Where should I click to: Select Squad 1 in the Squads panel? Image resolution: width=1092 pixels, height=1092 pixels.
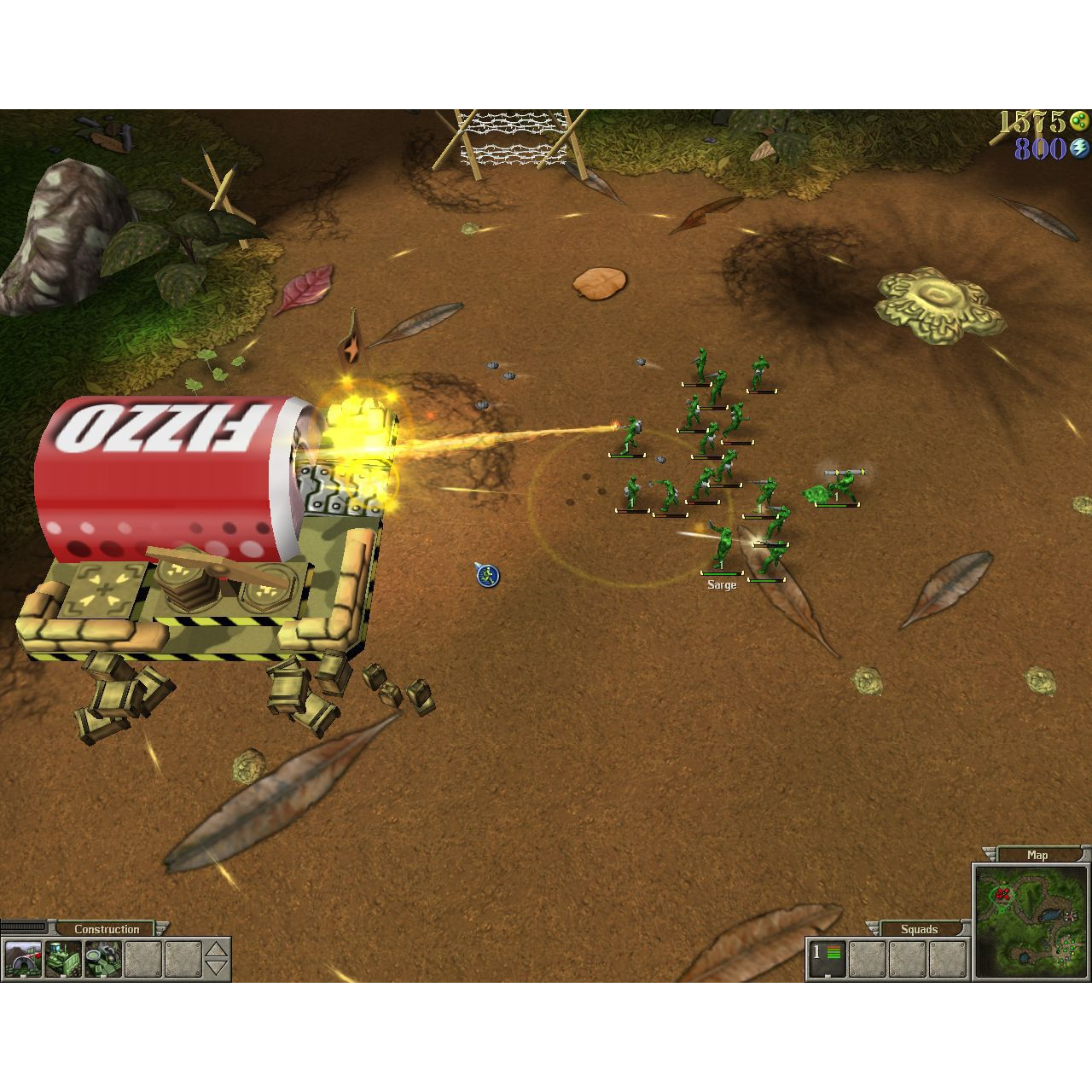click(x=825, y=957)
